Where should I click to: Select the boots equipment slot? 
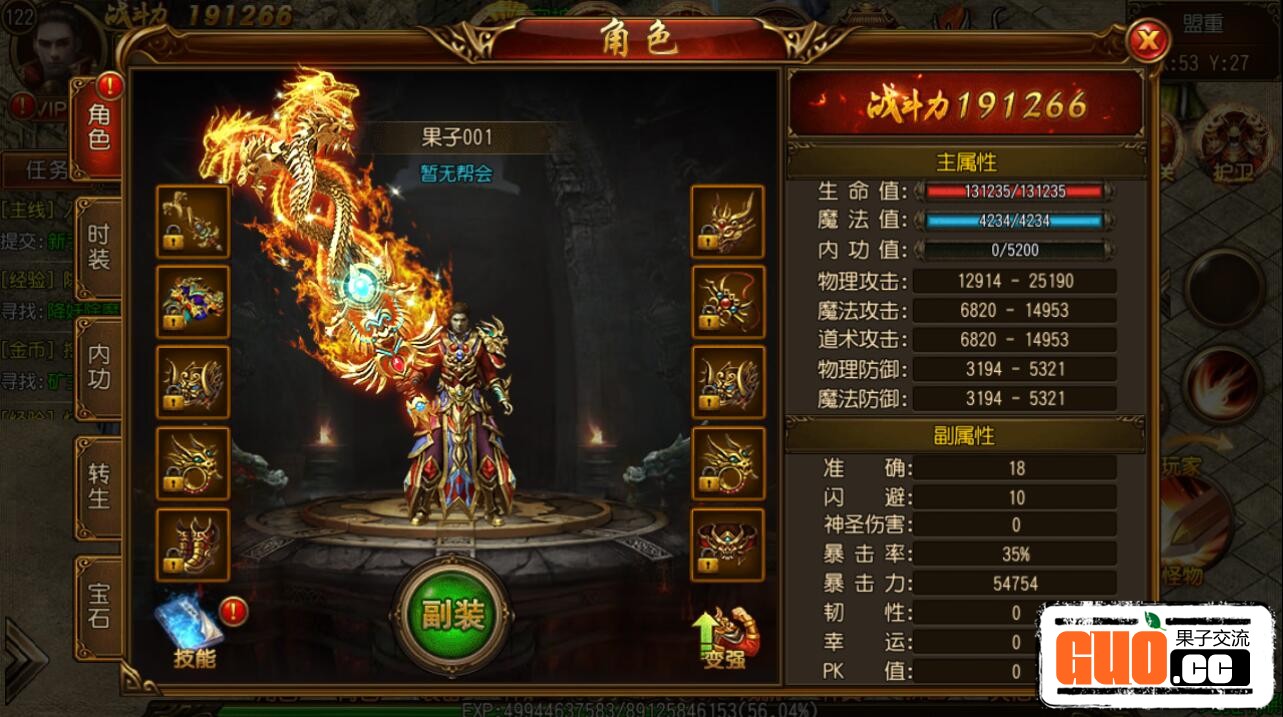click(x=193, y=545)
